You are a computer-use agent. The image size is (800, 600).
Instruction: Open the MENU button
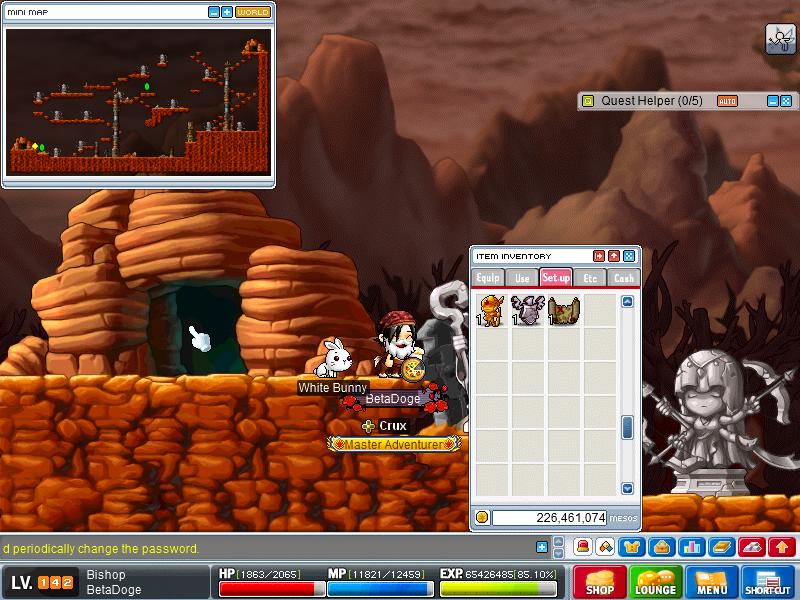(x=712, y=582)
